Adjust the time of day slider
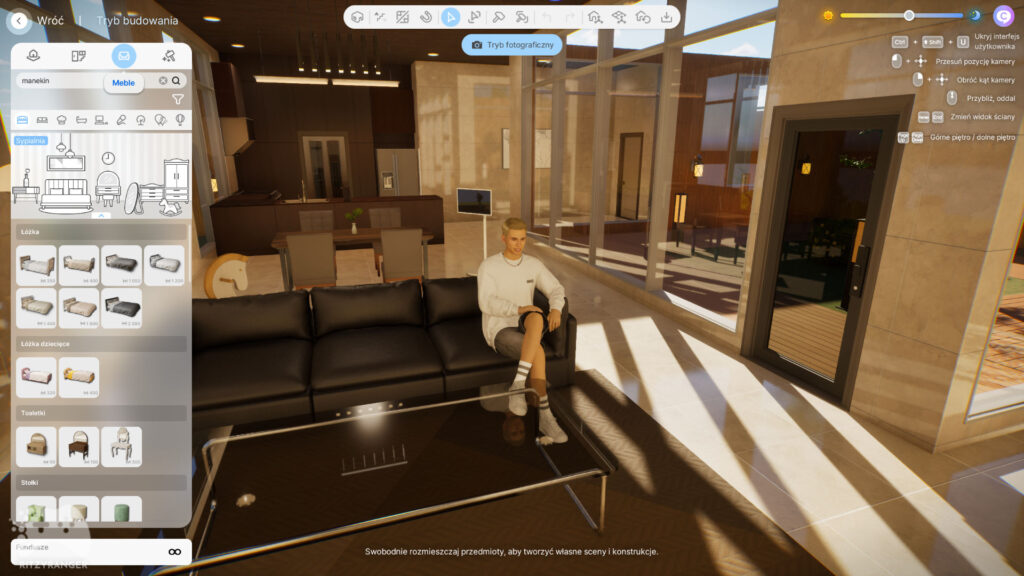1024x576 pixels. click(908, 16)
